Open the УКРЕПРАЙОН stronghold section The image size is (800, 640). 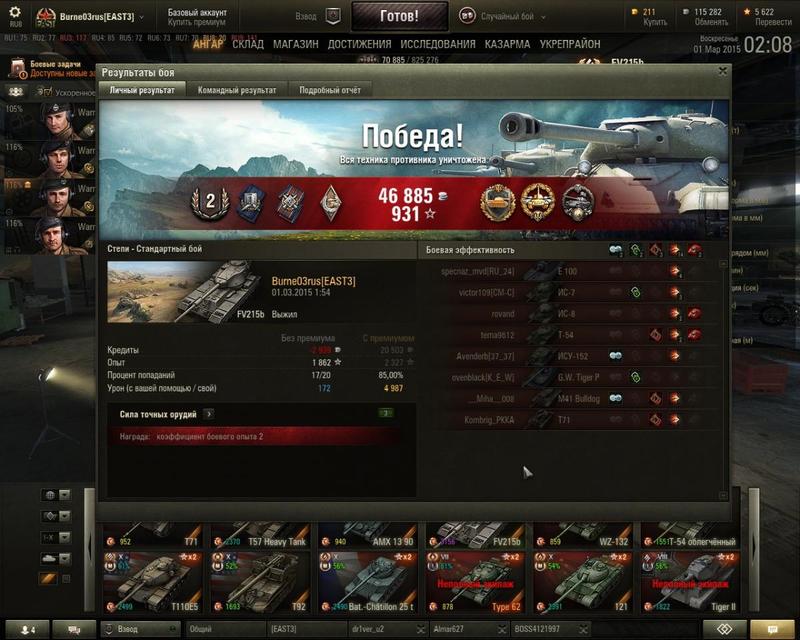571,45
